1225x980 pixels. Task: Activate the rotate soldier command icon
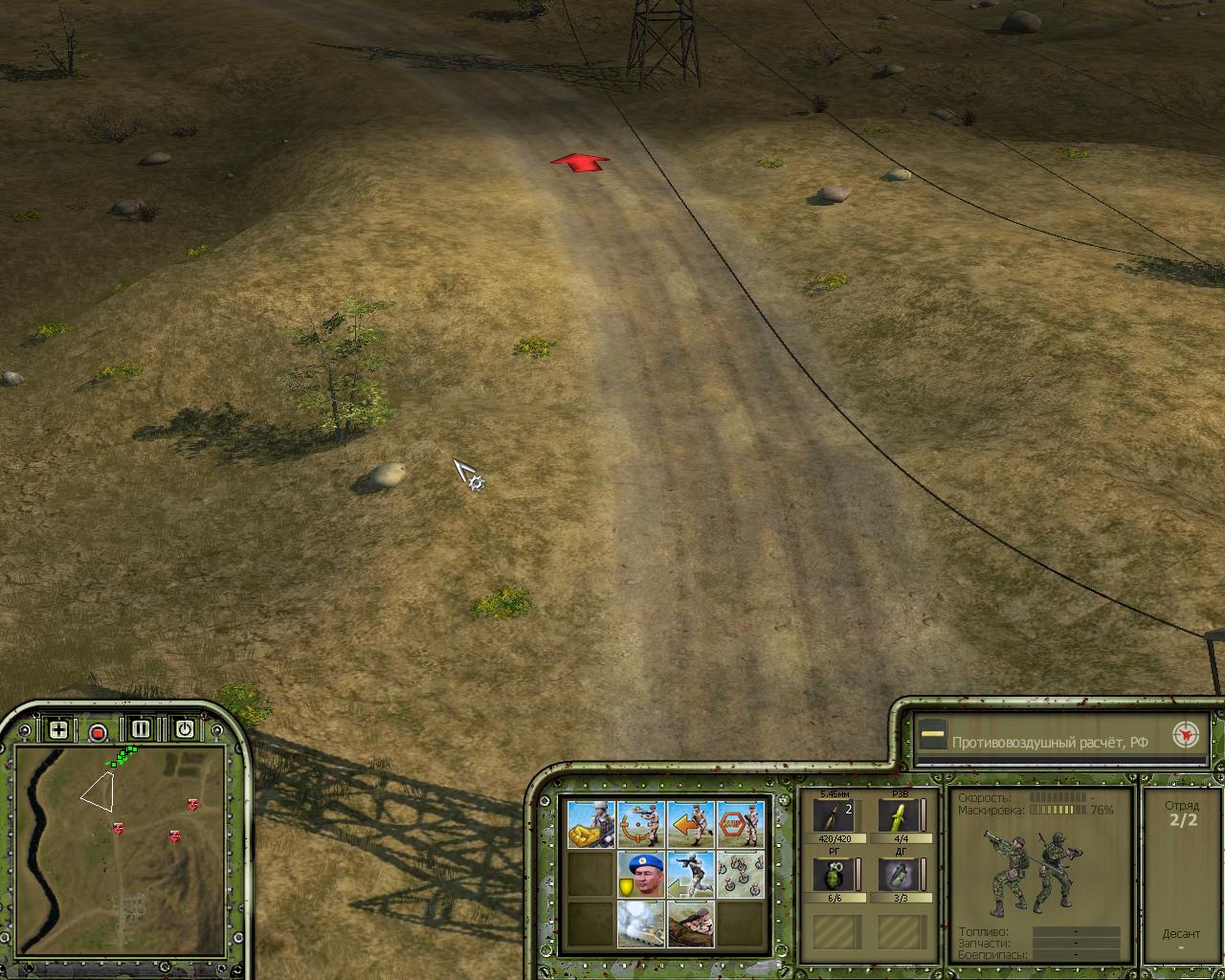pyautogui.click(x=640, y=825)
